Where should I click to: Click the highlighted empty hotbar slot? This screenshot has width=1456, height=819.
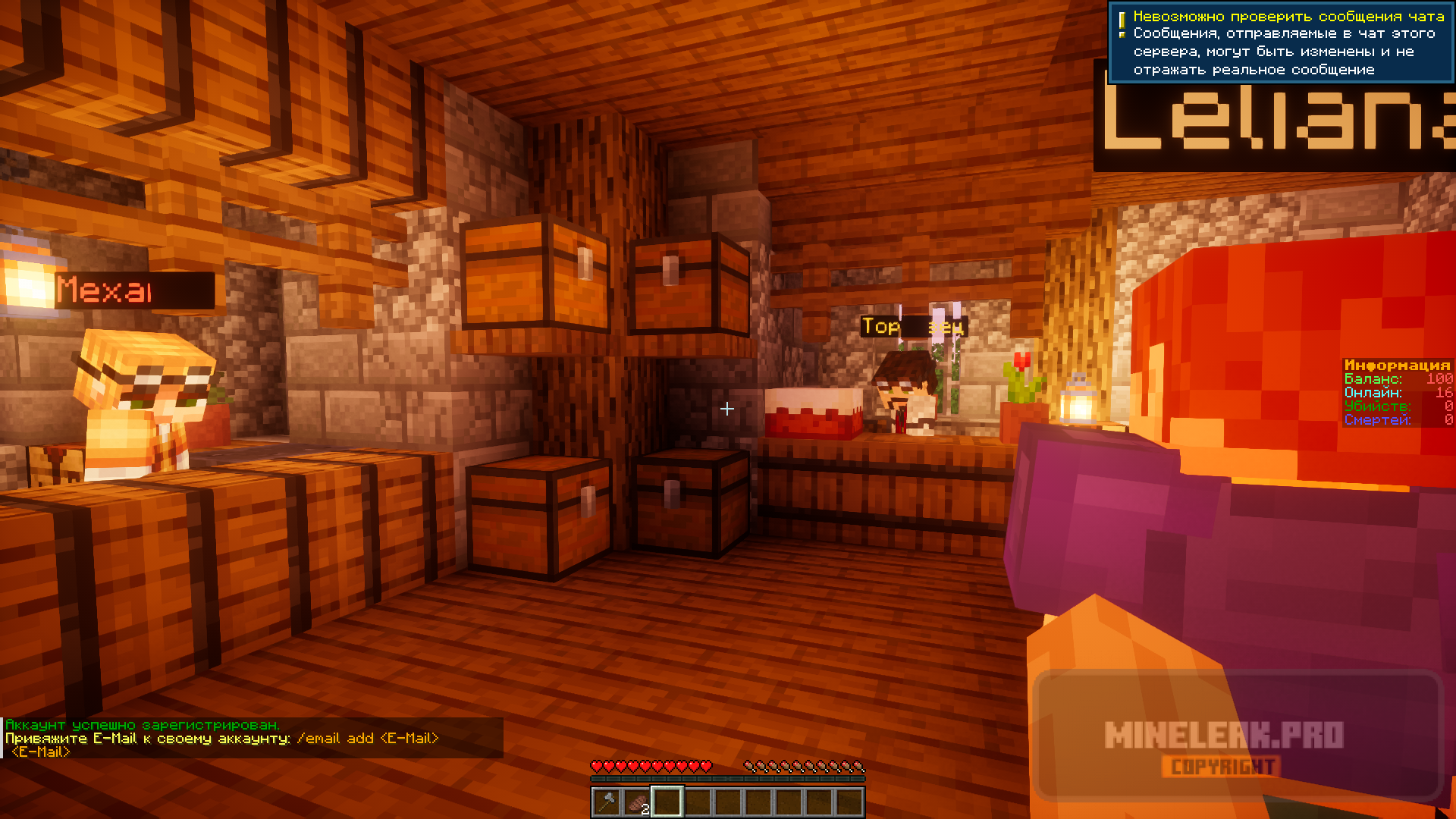point(667,802)
